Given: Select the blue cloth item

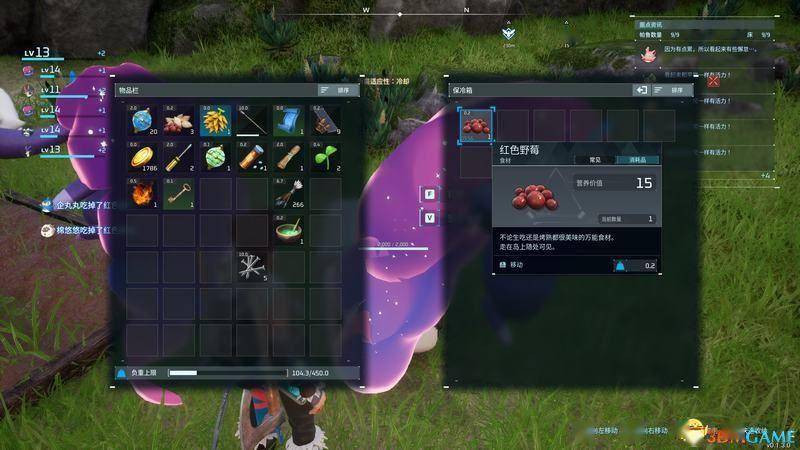Looking at the screenshot, I should (287, 122).
